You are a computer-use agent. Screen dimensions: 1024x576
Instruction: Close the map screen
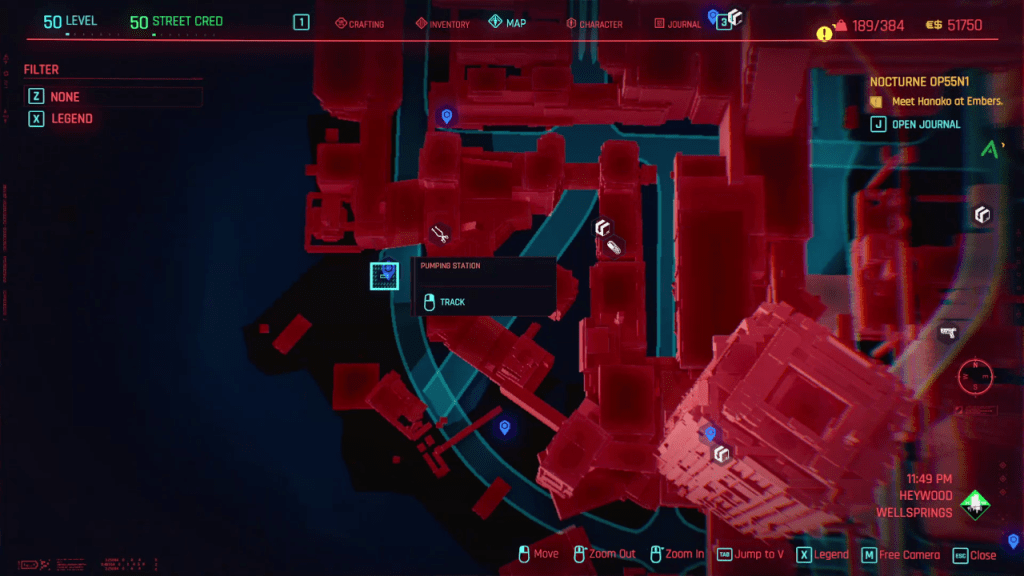pyautogui.click(x=975, y=555)
